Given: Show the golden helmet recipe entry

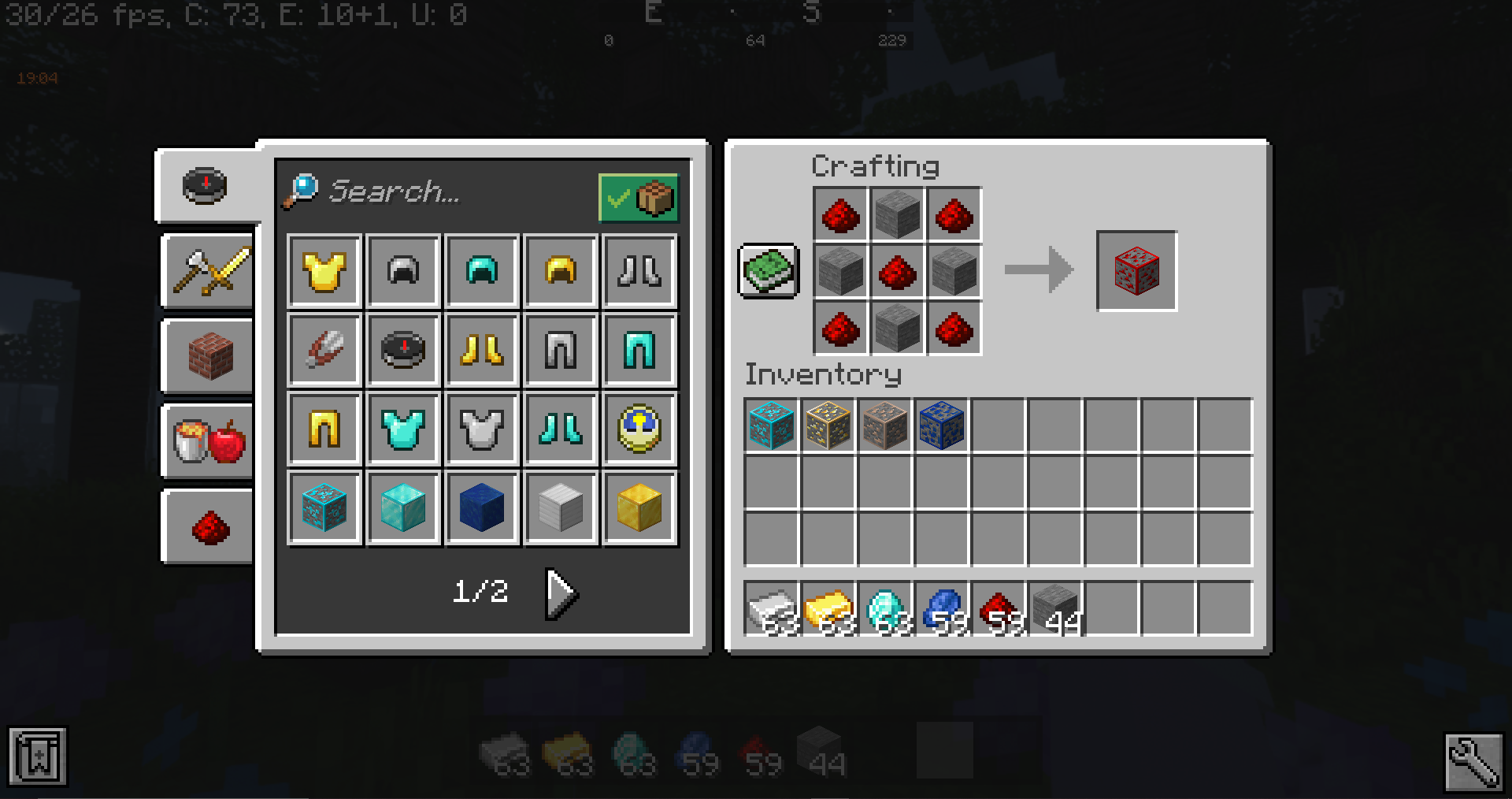Looking at the screenshot, I should point(560,271).
